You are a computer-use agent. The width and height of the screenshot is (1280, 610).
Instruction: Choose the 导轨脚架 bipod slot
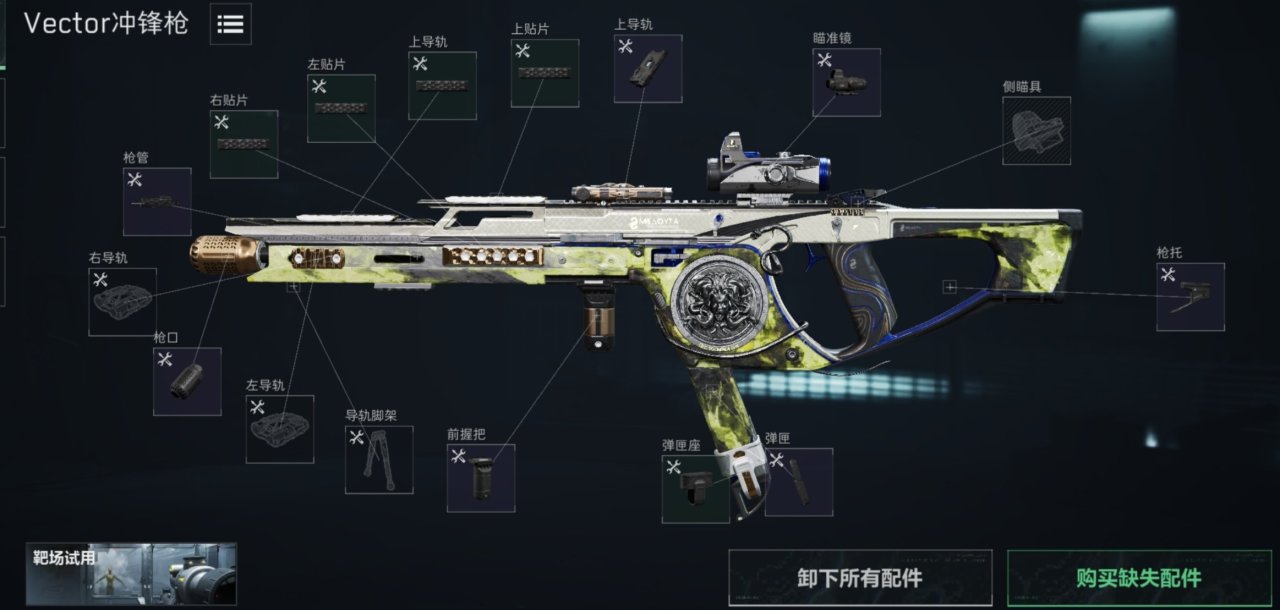pos(379,459)
